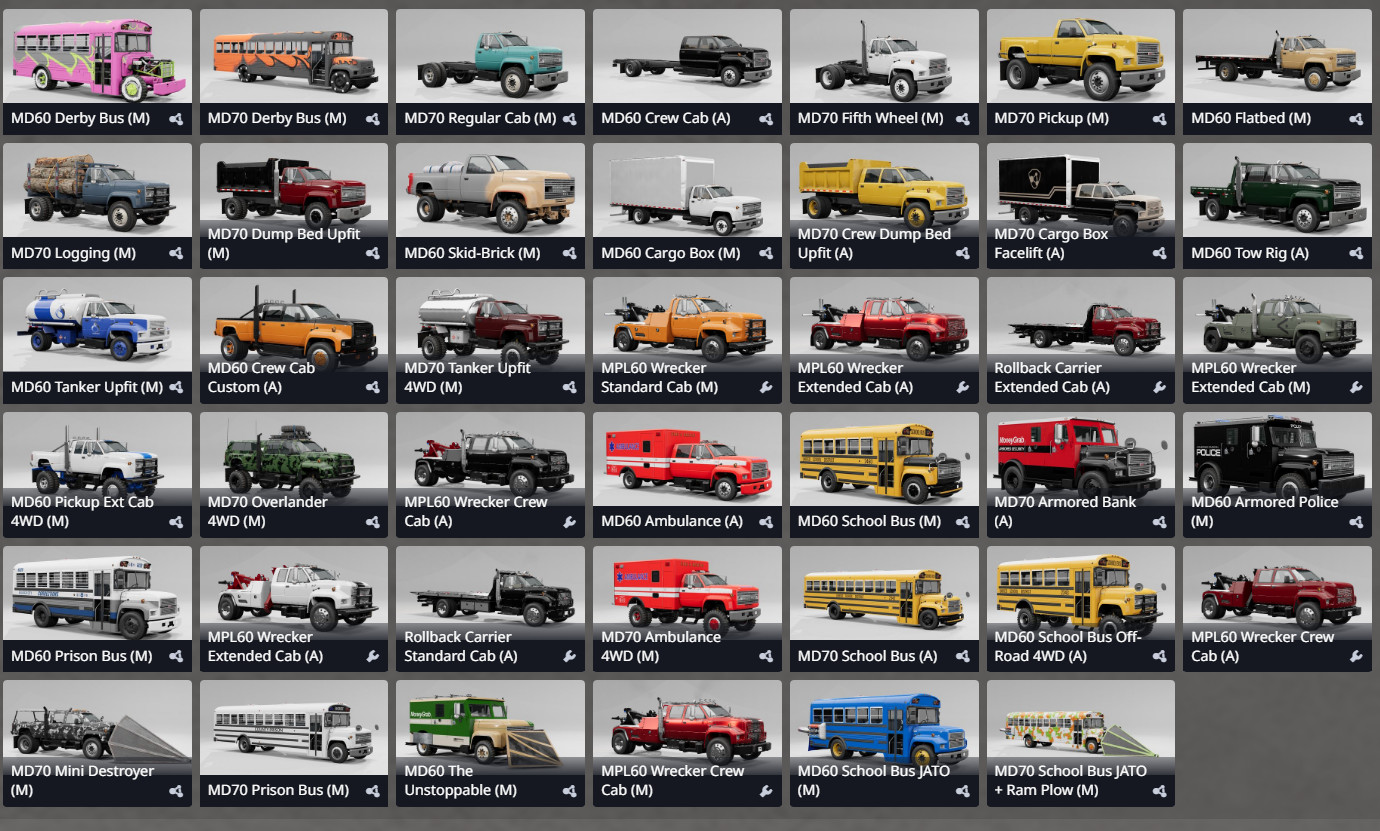Click the wrench icon on MPL60 Wrecker Crew Cab (A)

pyautogui.click(x=1356, y=656)
